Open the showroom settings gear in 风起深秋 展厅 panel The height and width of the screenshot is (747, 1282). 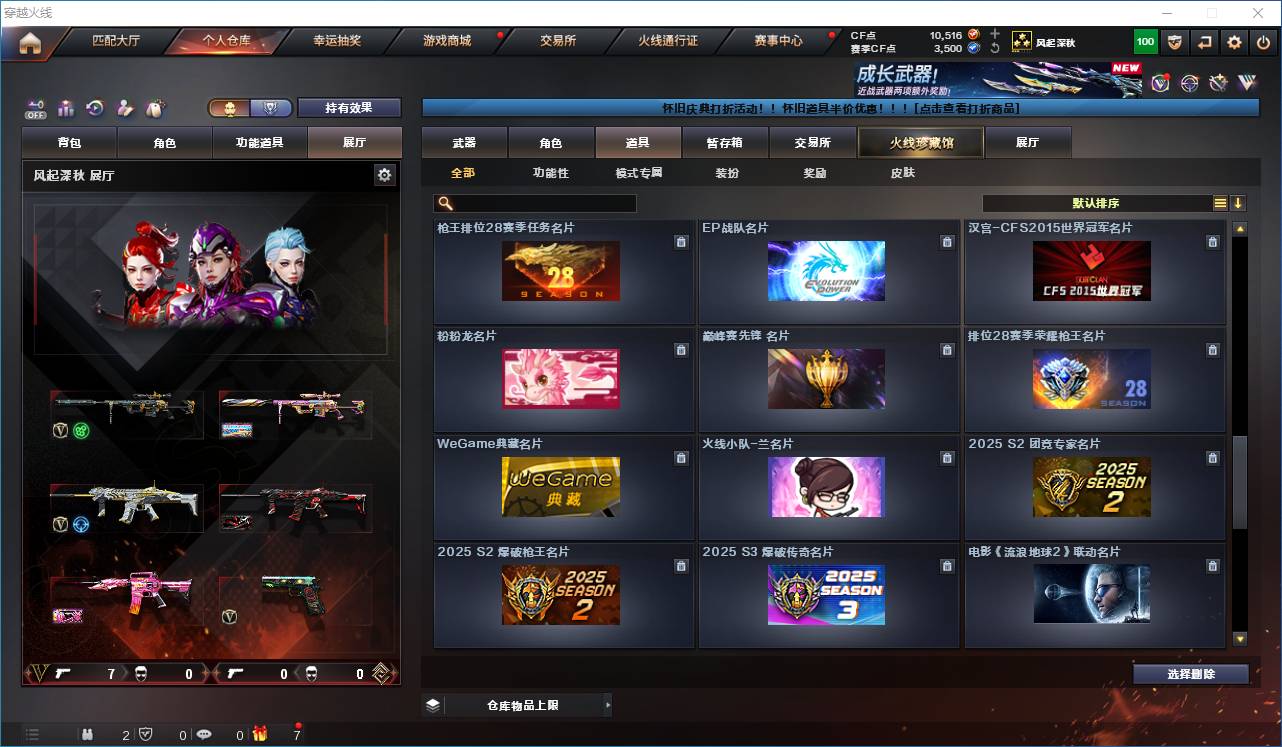pos(386,173)
